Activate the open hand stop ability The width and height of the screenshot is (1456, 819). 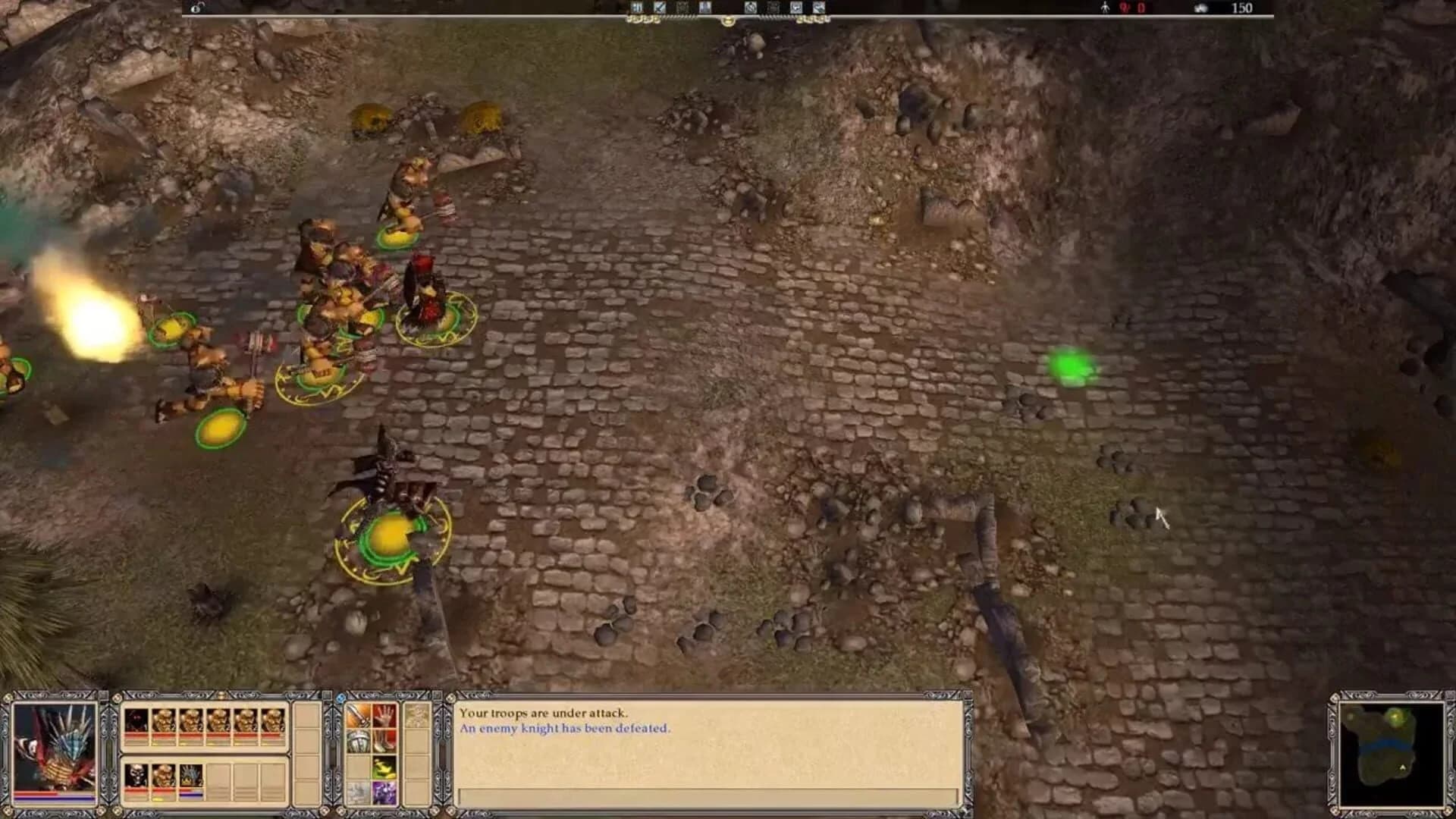coord(385,715)
